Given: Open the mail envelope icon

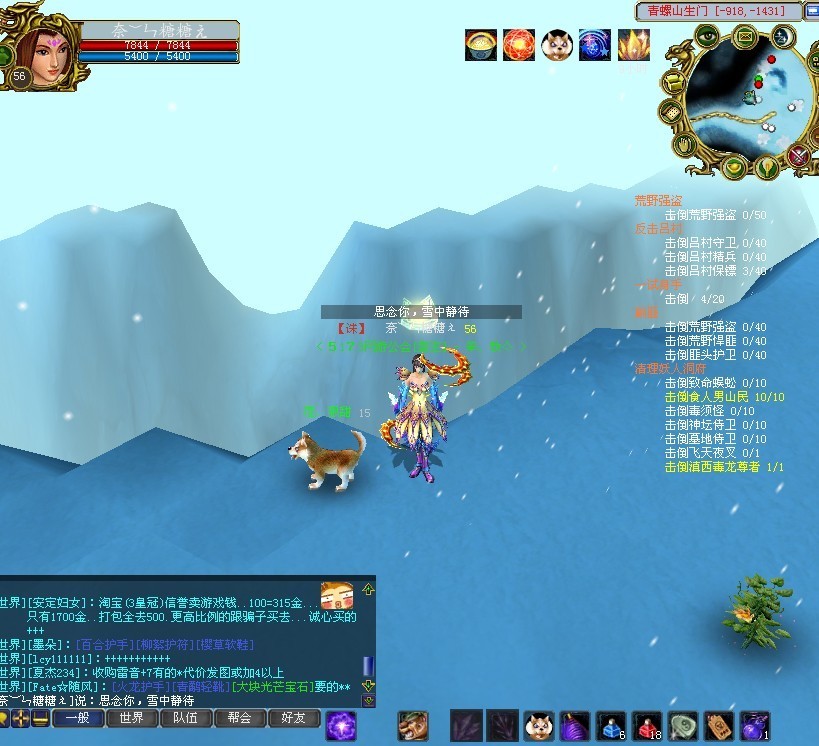Looking at the screenshot, I should pos(746,38).
